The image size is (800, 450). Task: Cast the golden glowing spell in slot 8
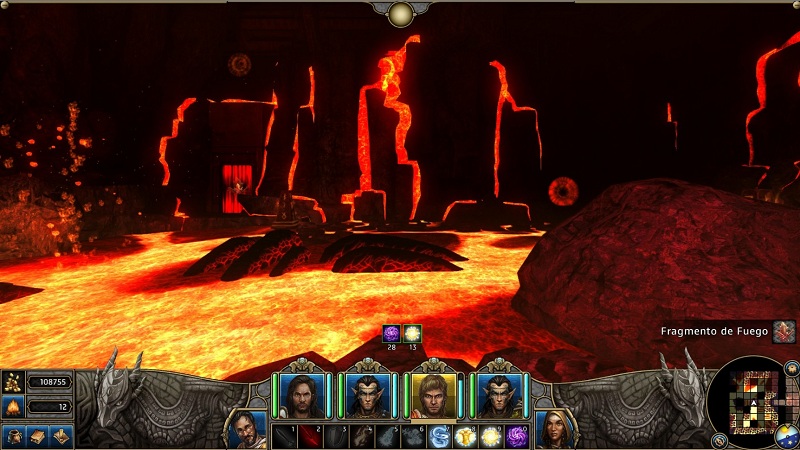[x=465, y=436]
